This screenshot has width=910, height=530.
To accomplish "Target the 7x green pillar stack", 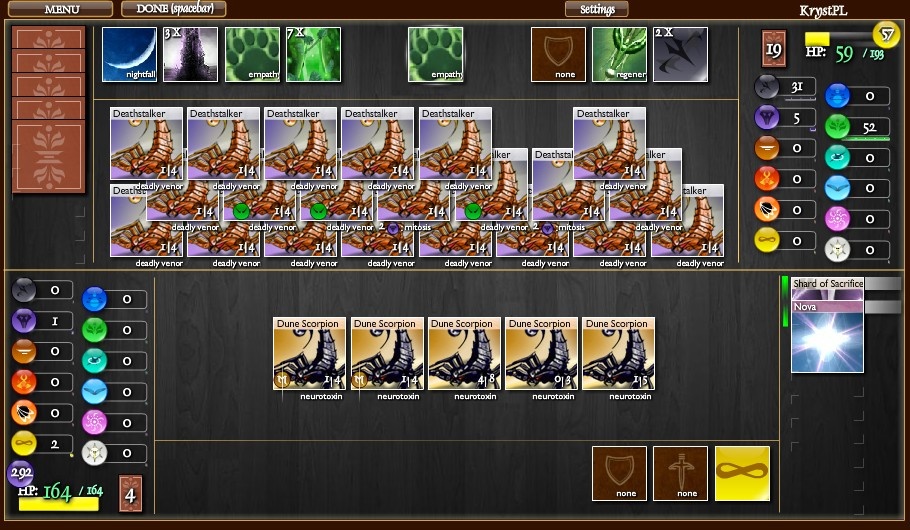I will [313, 54].
